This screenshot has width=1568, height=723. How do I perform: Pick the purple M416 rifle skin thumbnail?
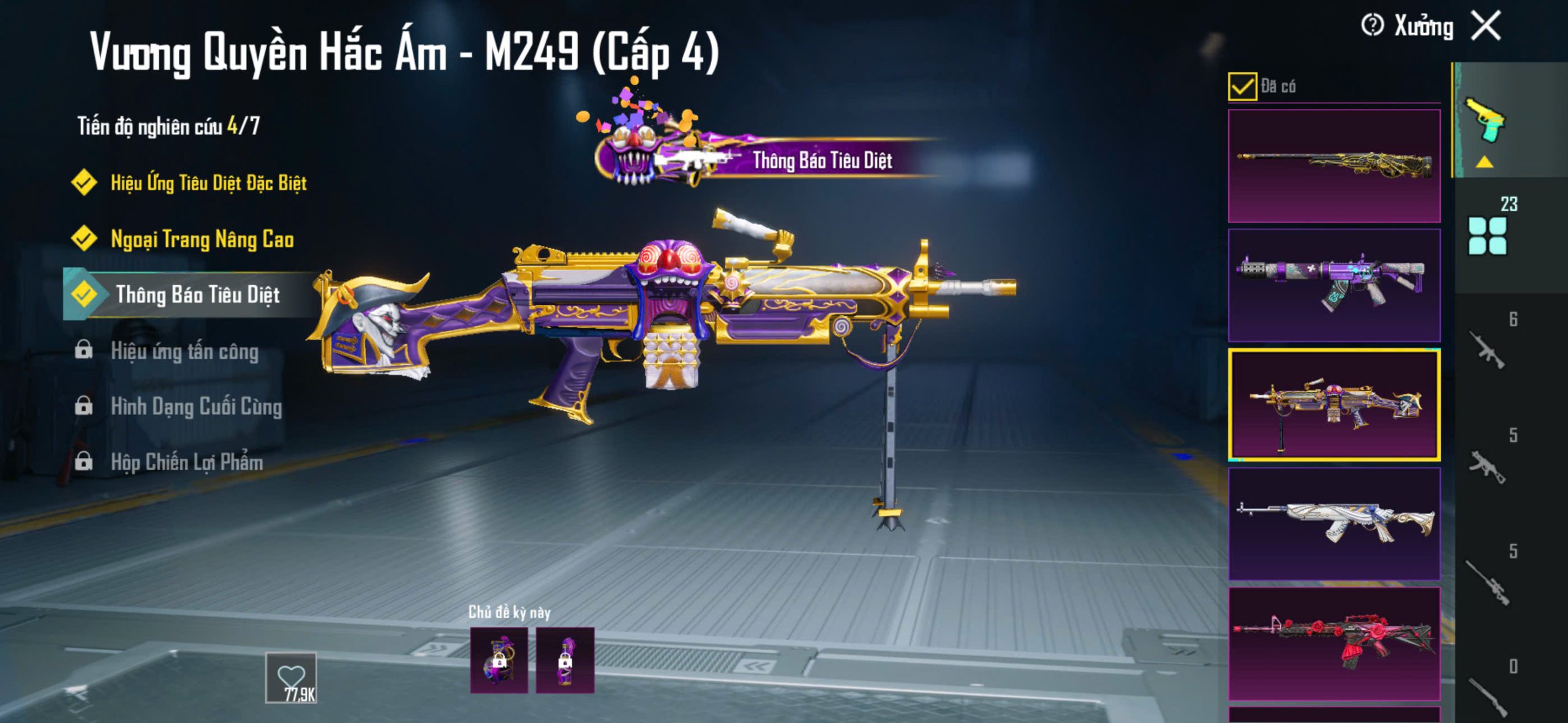(1334, 285)
